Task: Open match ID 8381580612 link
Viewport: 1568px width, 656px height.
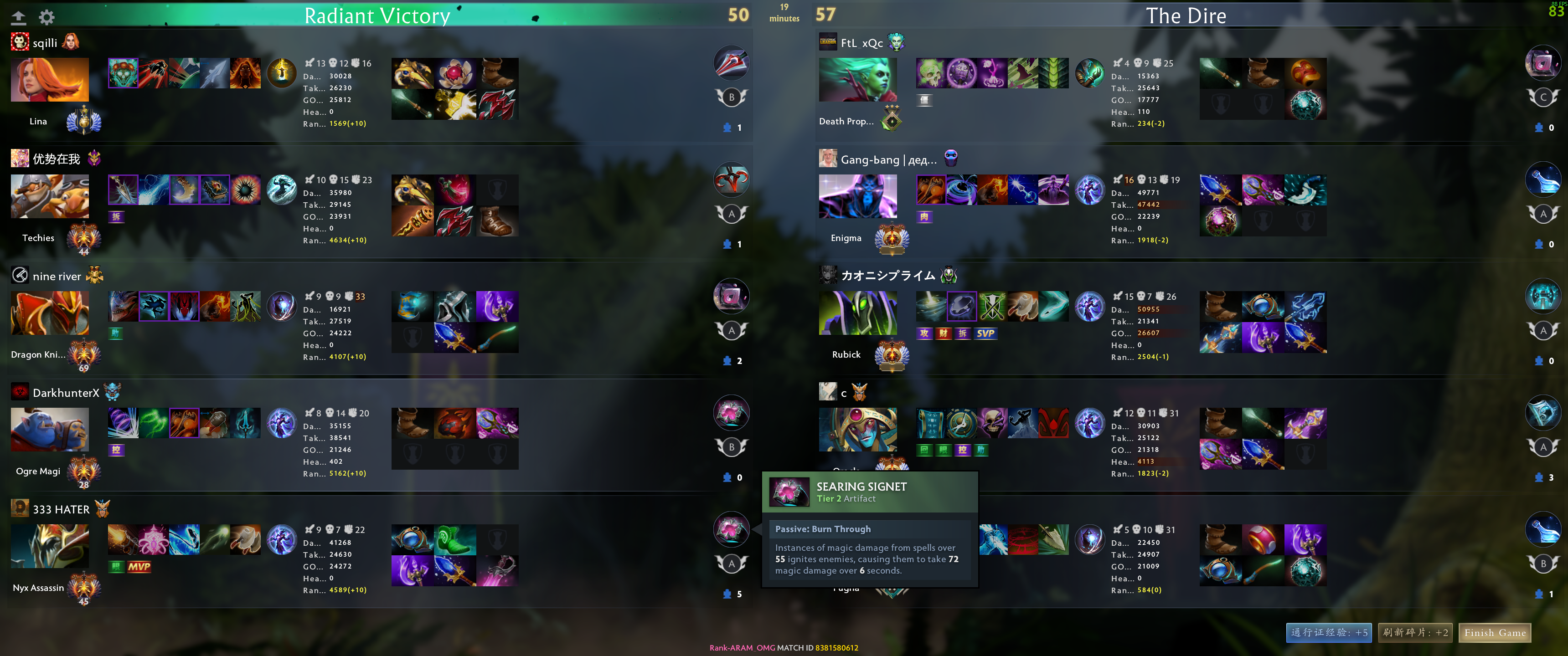Action: tap(836, 648)
